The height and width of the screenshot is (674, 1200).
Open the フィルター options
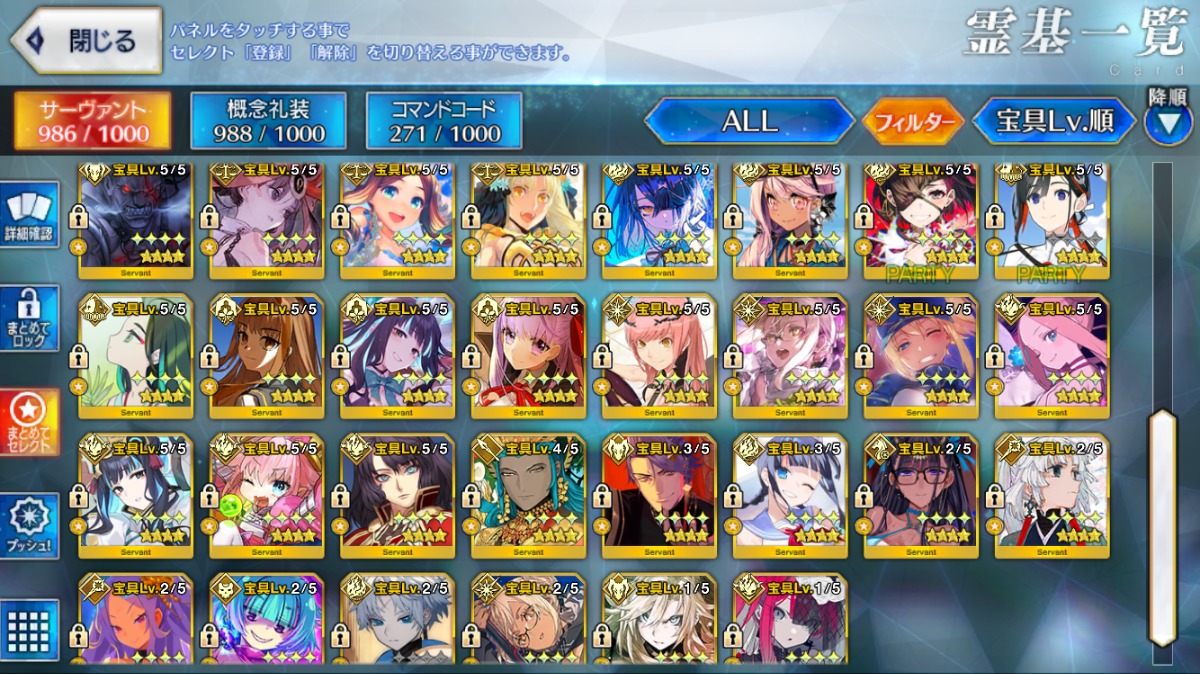point(913,122)
